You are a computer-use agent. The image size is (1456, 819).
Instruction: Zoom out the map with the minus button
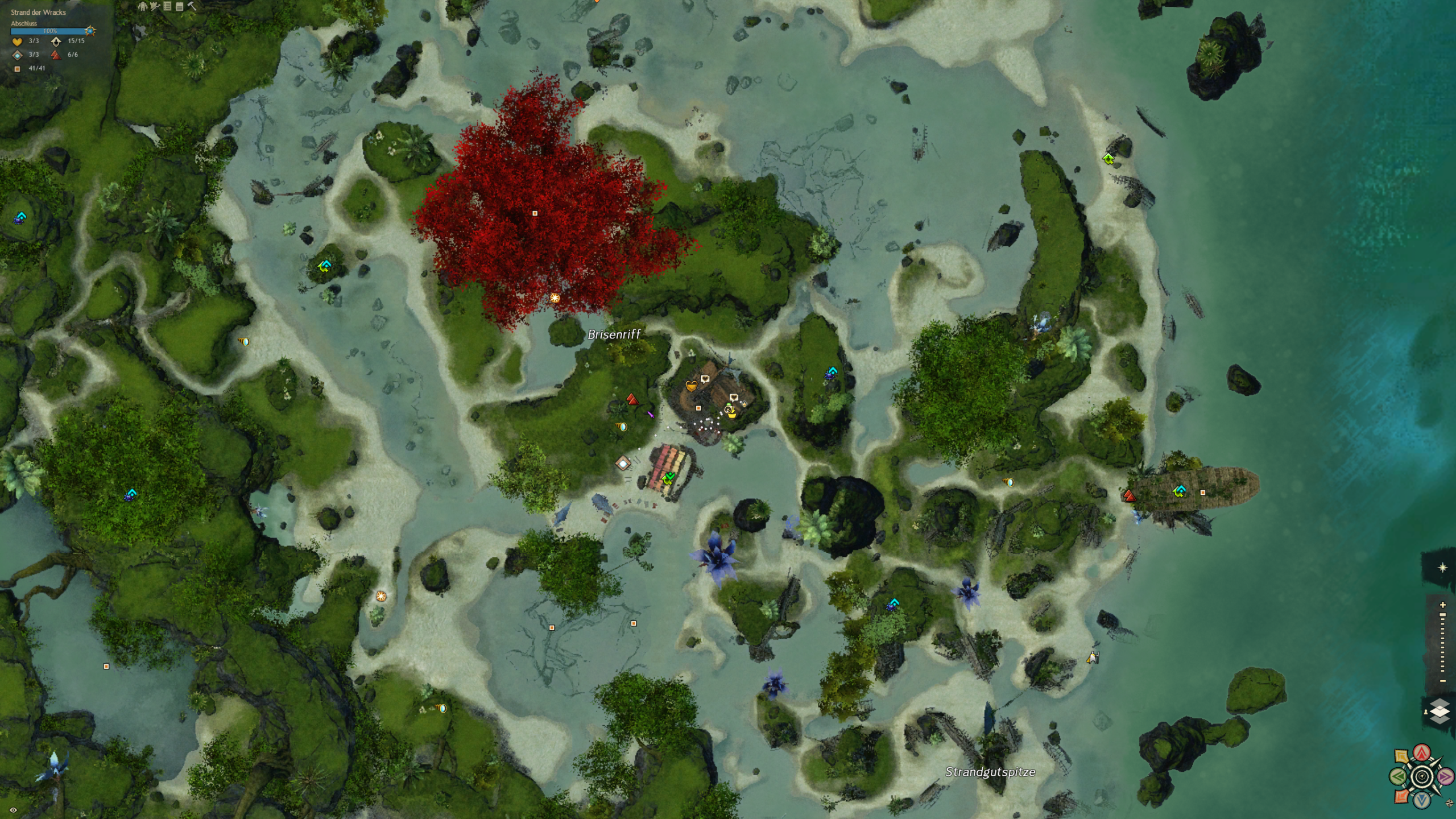pos(1442,681)
